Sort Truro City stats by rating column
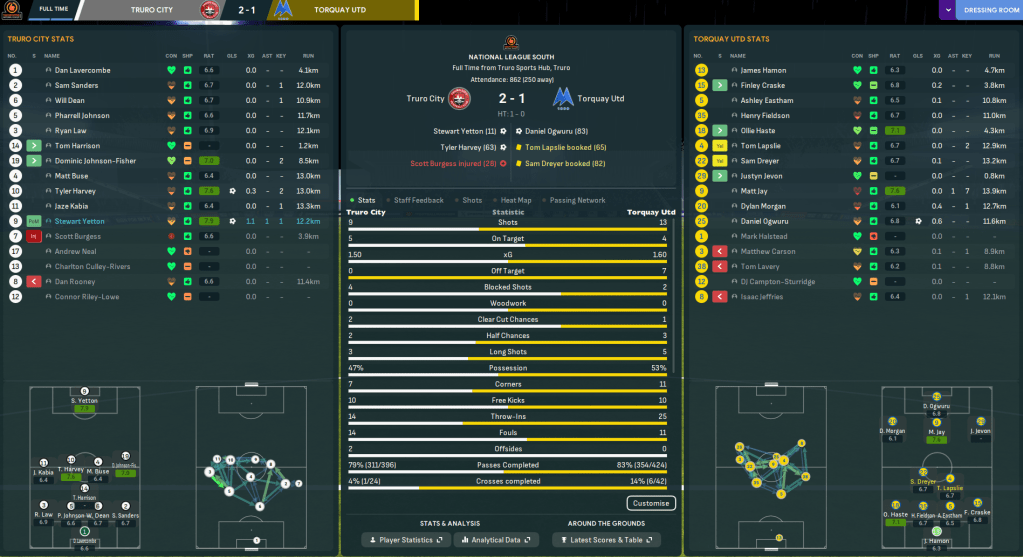1023x557 pixels. [208, 55]
